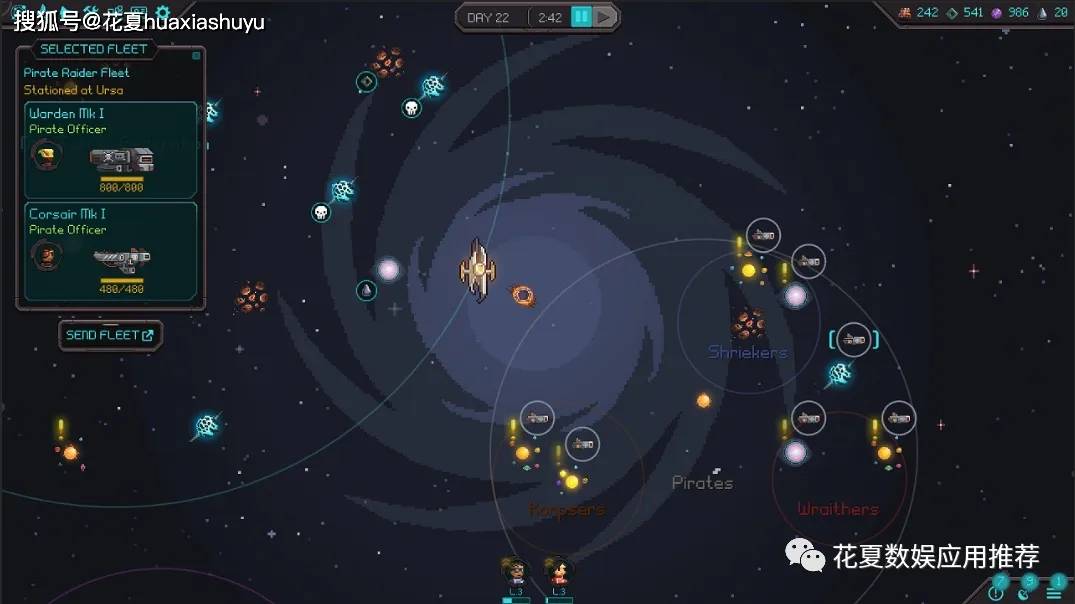Viewport: 1075px width, 604px height.
Task: Select the crew portrait with glasses
Action: [516, 571]
